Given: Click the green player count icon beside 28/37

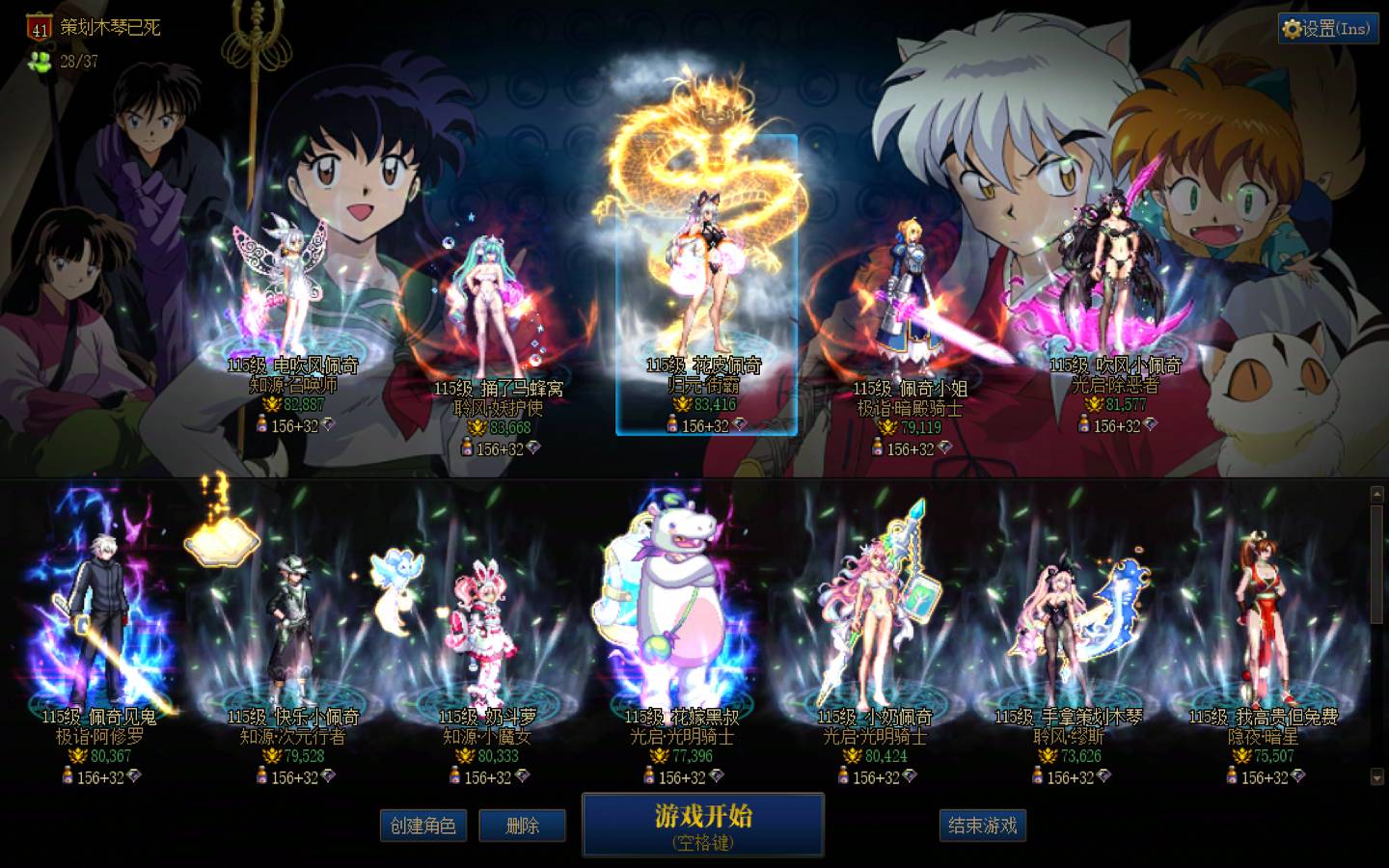Looking at the screenshot, I should pyautogui.click(x=38, y=62).
